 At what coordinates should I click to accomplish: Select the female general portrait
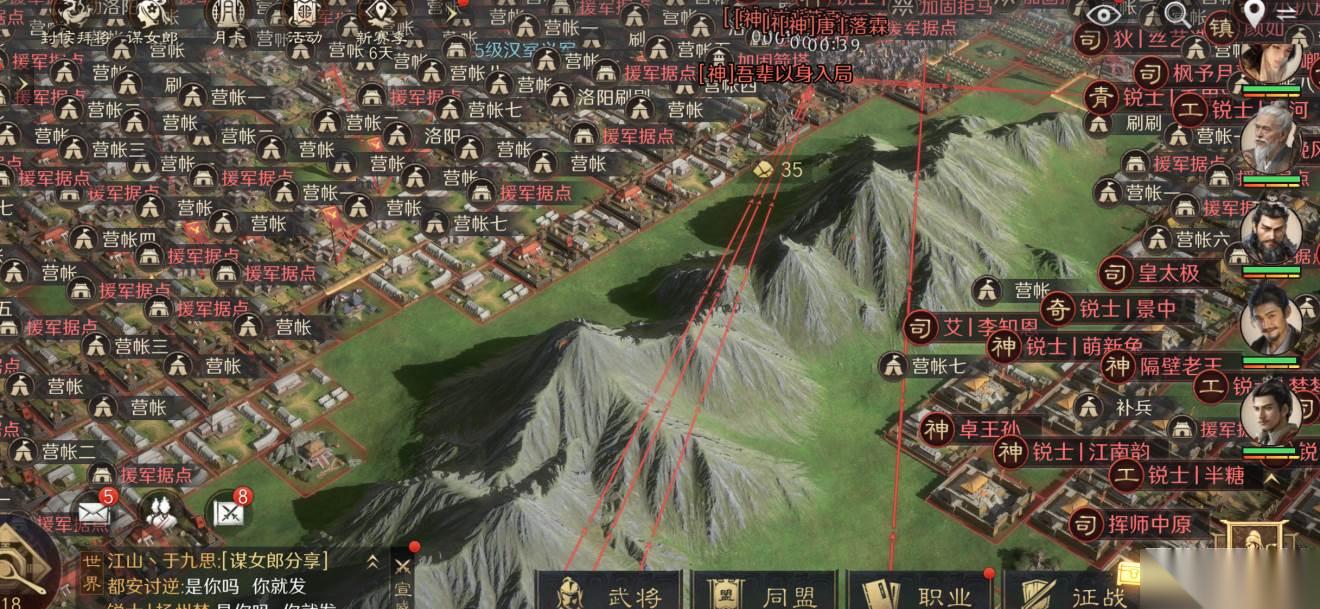pos(1270,55)
